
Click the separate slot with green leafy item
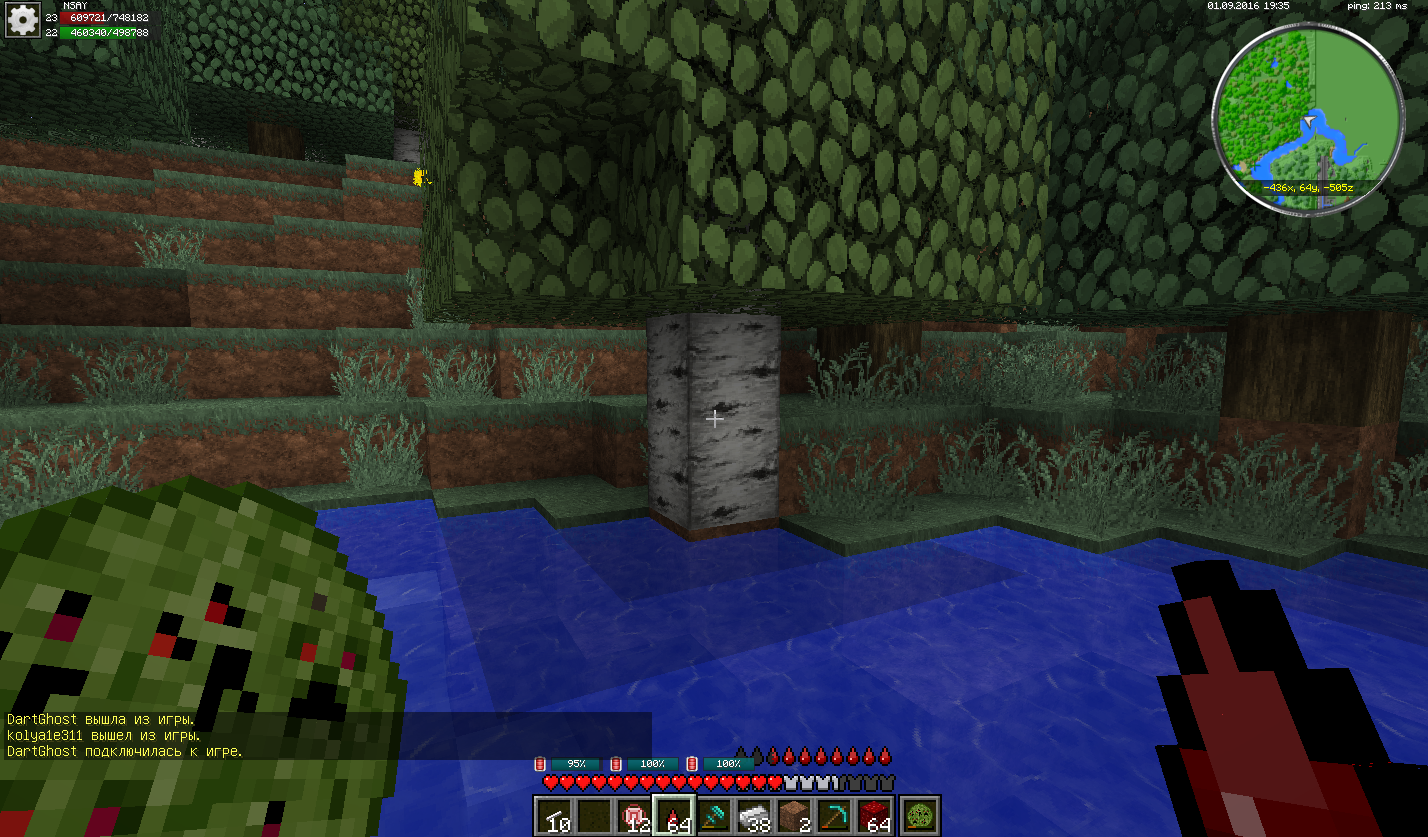click(x=919, y=816)
